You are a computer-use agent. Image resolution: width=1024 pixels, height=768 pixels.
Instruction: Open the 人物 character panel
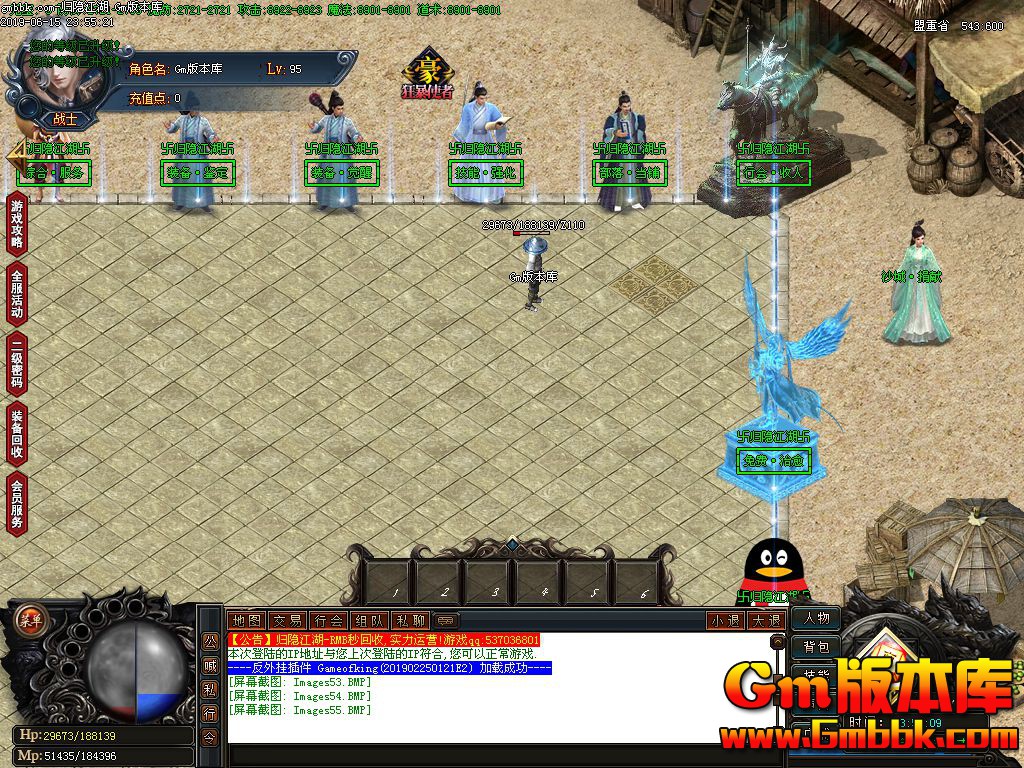pyautogui.click(x=816, y=619)
